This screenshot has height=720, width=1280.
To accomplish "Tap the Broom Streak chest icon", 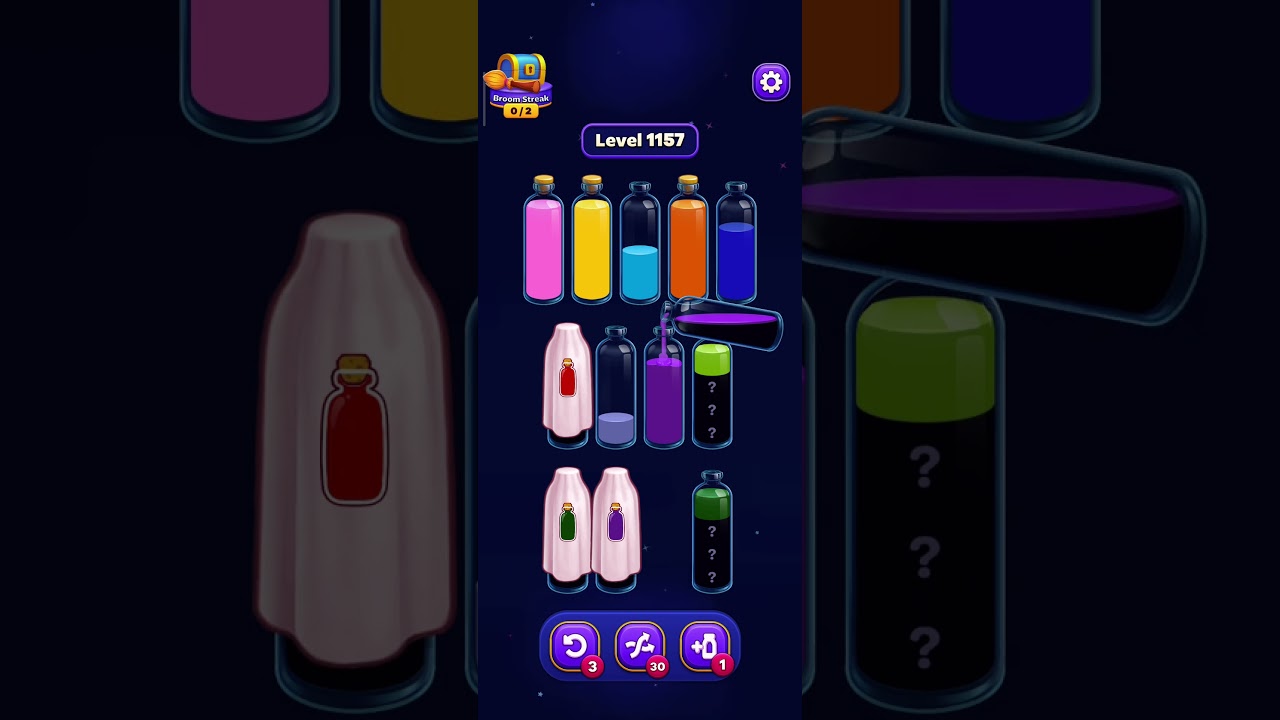I will pos(520,70).
